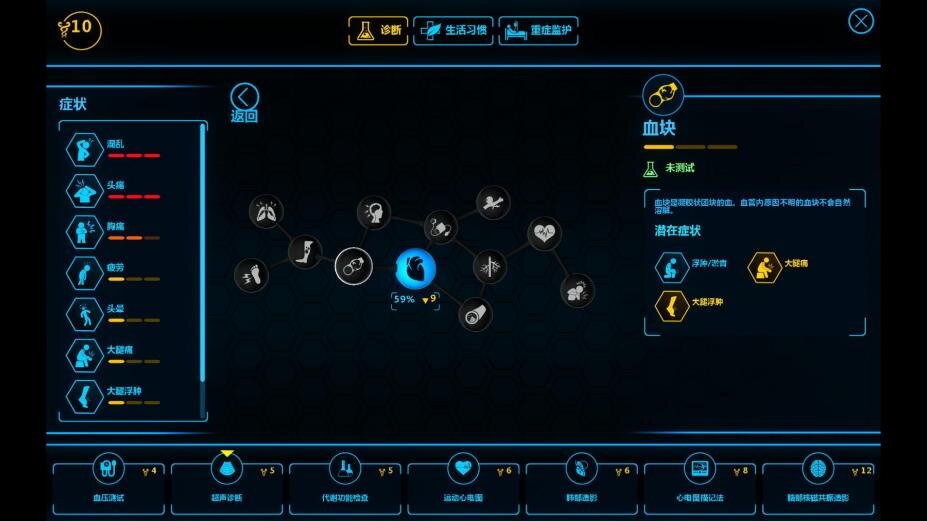Screen dimensions: 927x521
Task: Run the 代谢功能检查 test
Action: pyautogui.click(x=345, y=482)
